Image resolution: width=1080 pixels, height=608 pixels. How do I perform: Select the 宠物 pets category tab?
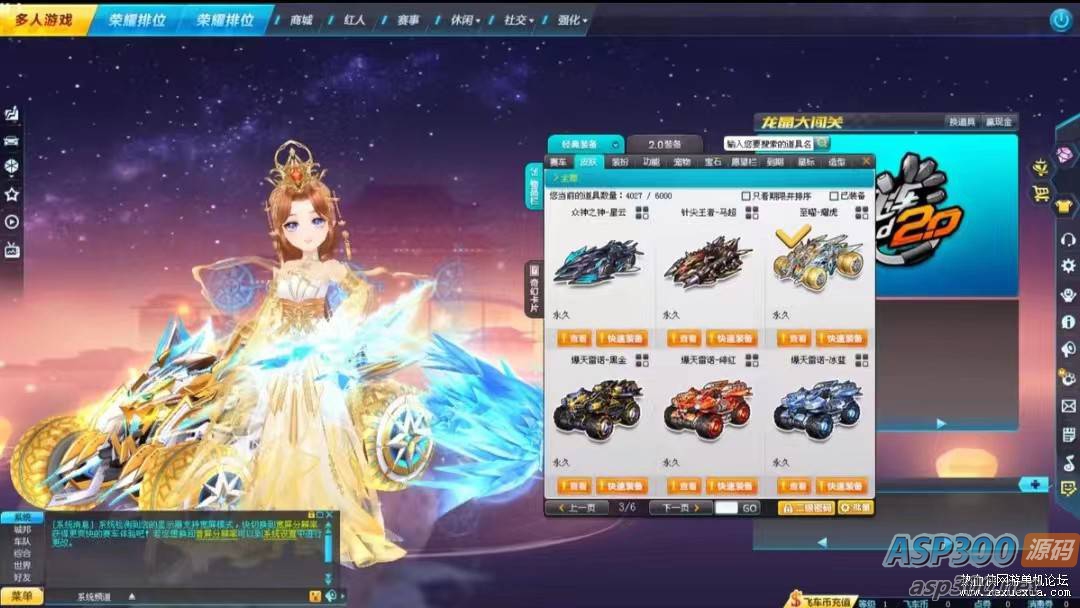[682, 161]
